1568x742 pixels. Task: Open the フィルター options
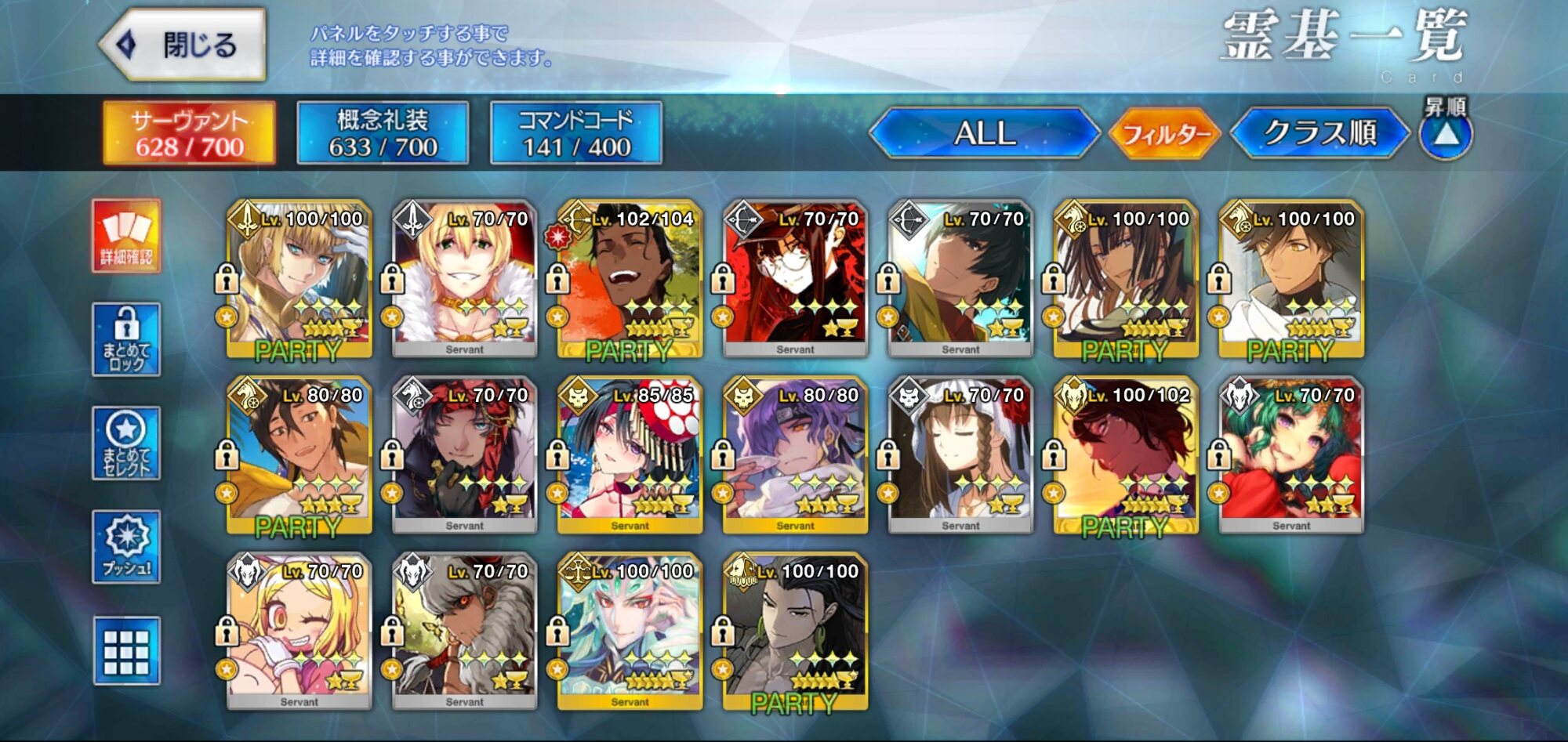click(x=1165, y=134)
